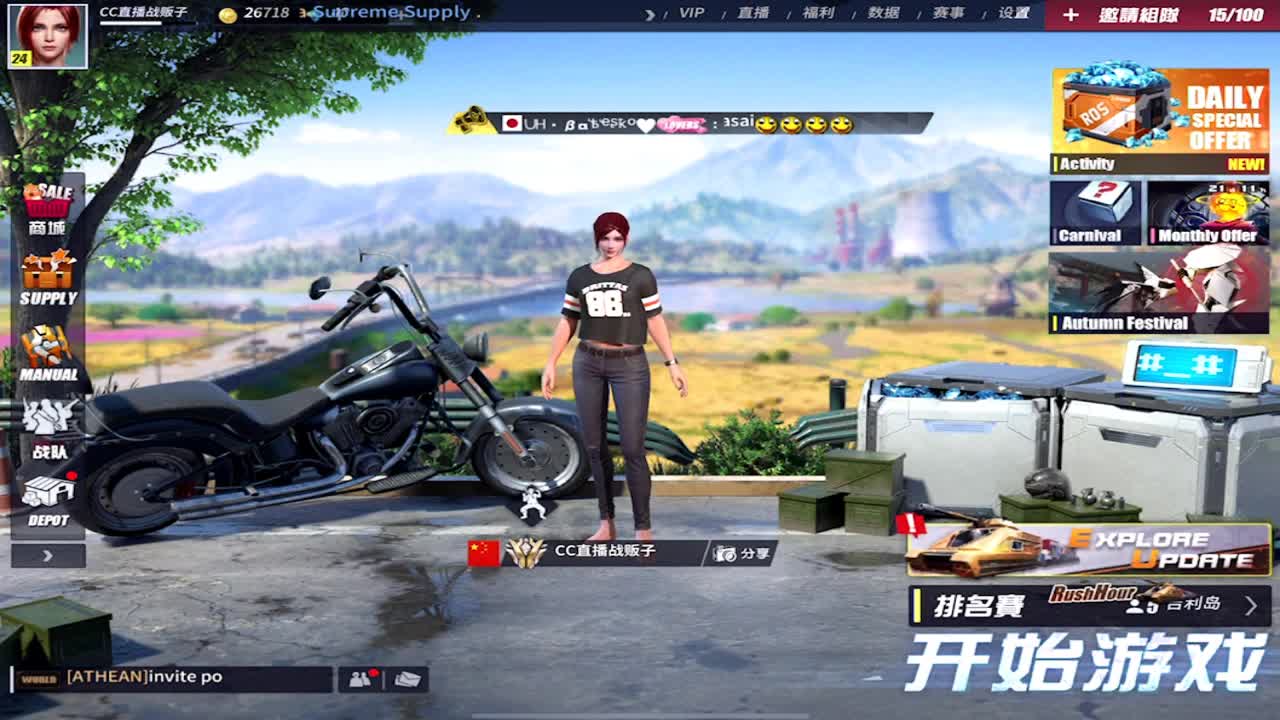Open the Carnival event tile

tap(1098, 213)
